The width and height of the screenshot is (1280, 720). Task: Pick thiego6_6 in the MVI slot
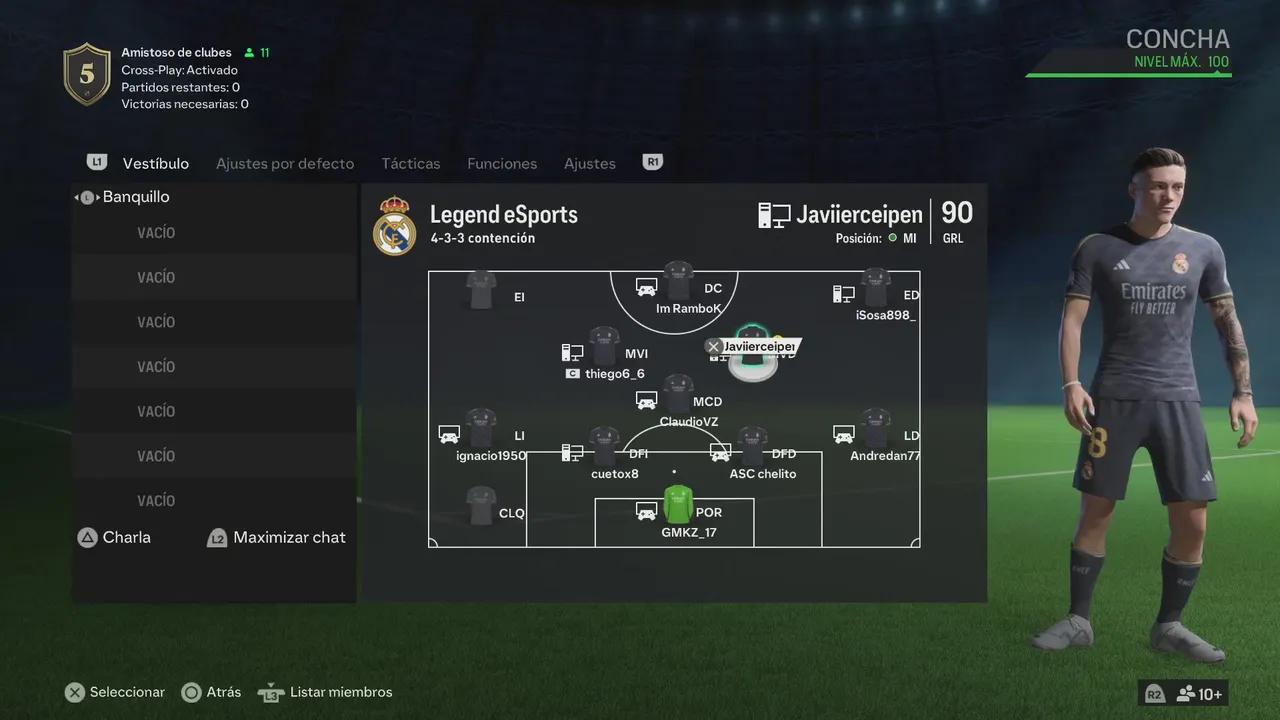coord(604,349)
